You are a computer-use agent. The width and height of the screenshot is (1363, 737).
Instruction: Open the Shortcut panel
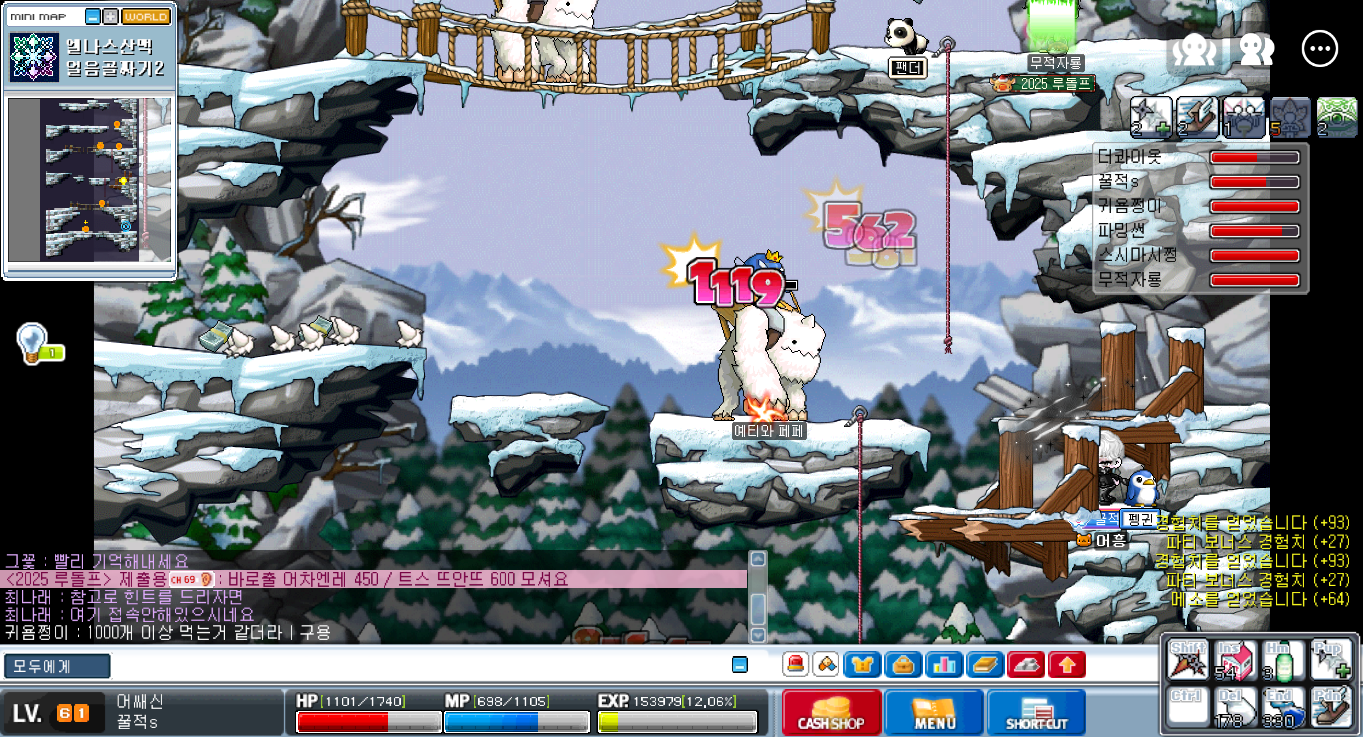(1036, 712)
